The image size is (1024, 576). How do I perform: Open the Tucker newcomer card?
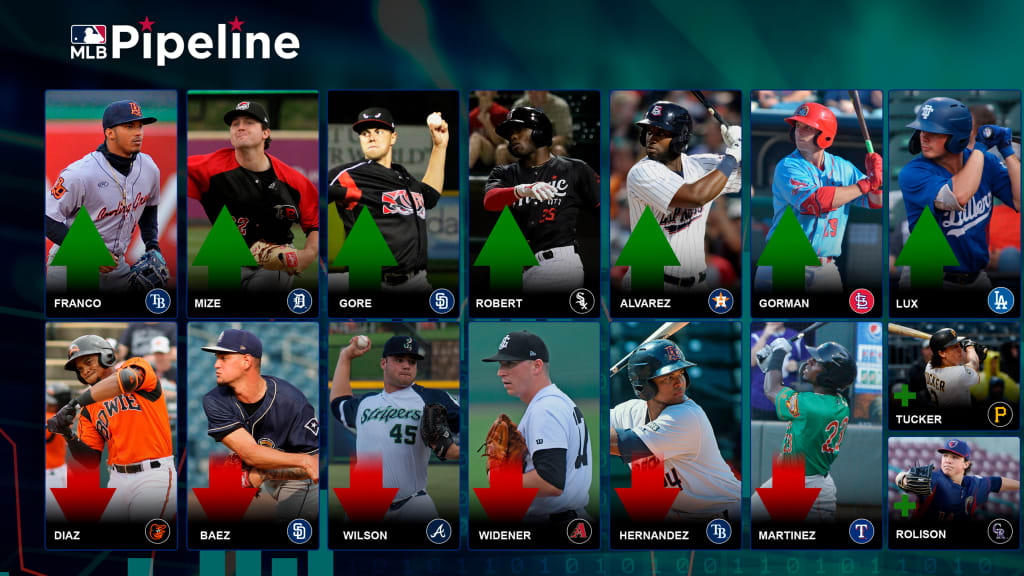(954, 376)
